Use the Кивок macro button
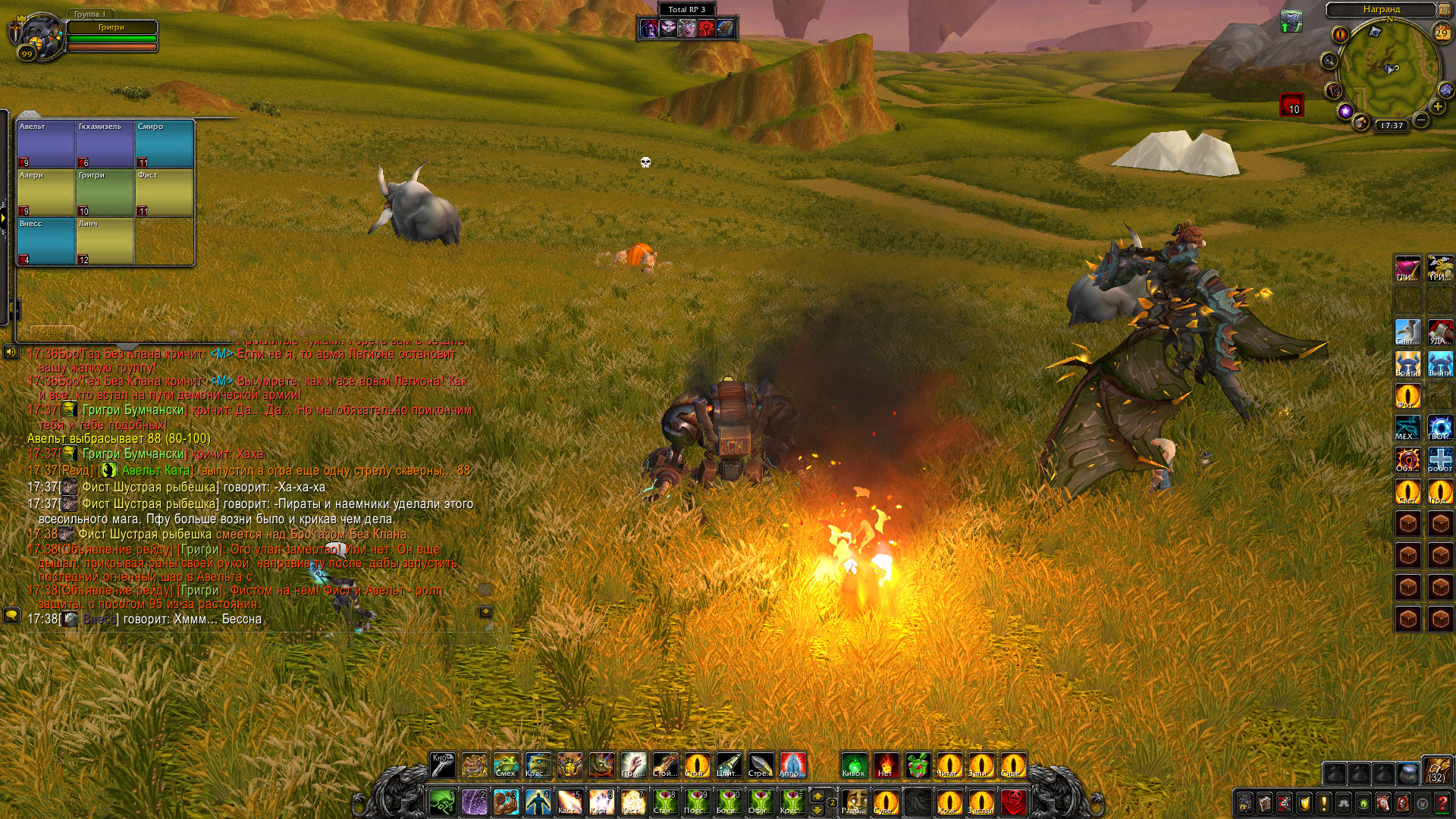1456x819 pixels. pos(854,765)
